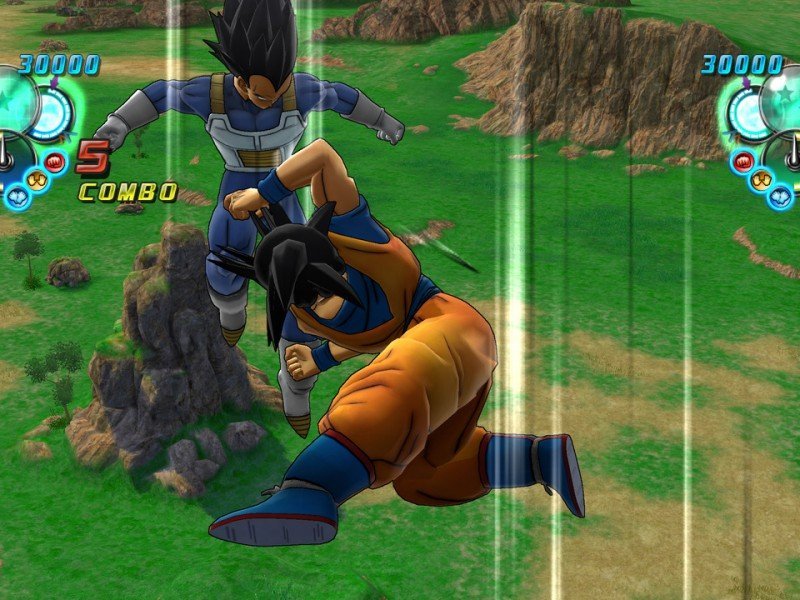The height and width of the screenshot is (600, 800).
Task: Select player one's red fist icon
Action: pyautogui.click(x=55, y=160)
